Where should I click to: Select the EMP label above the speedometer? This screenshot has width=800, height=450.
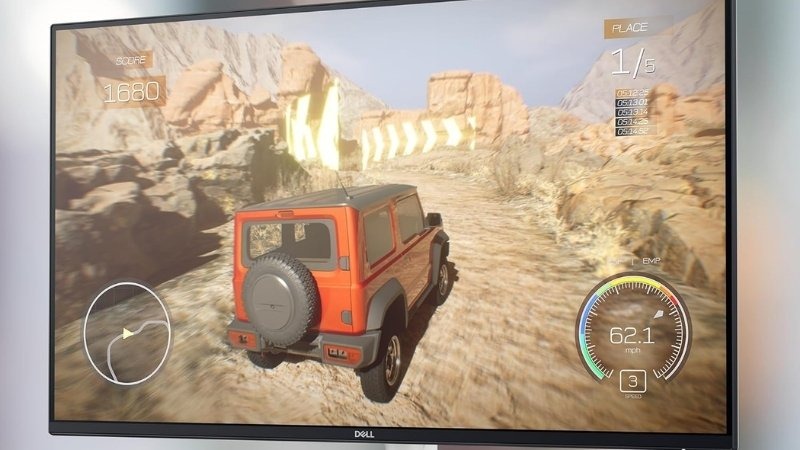tap(652, 261)
